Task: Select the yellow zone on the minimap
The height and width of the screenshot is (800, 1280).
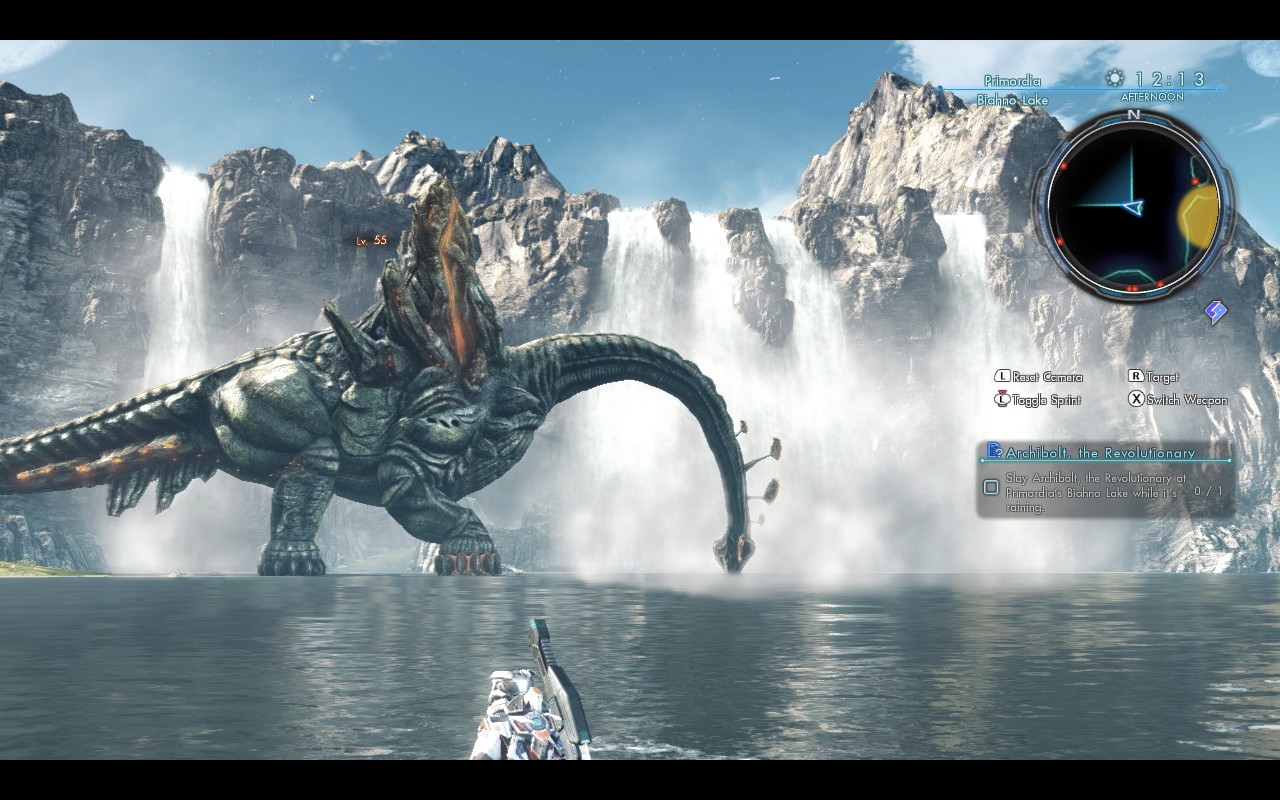Action: click(x=1199, y=214)
